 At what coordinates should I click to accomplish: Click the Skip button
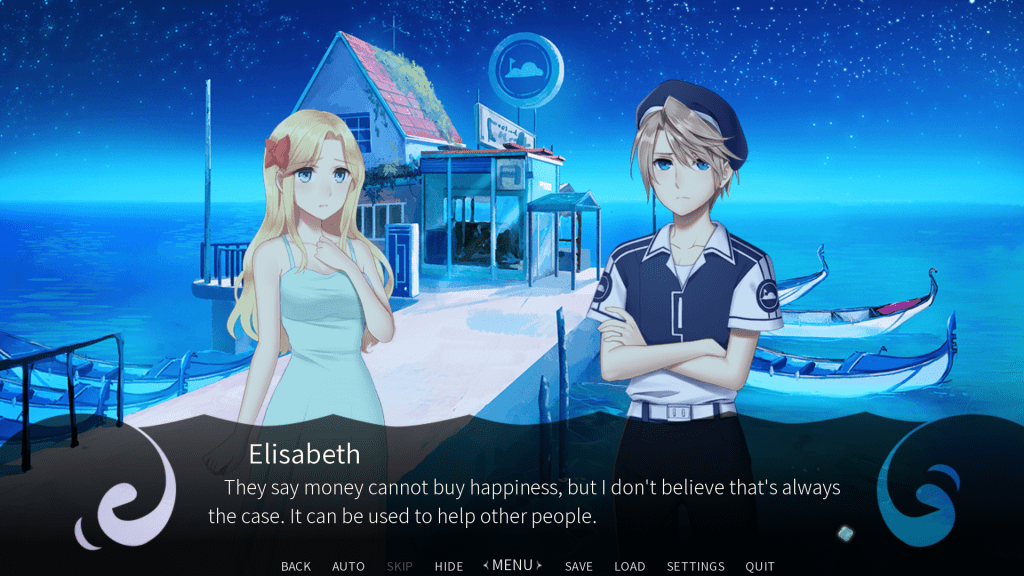click(400, 566)
